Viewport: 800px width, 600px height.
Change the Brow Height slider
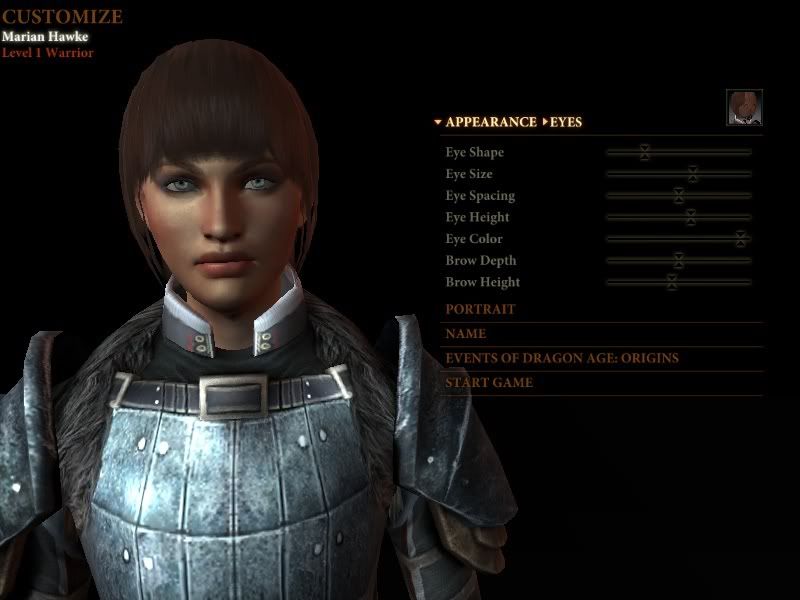(x=672, y=282)
